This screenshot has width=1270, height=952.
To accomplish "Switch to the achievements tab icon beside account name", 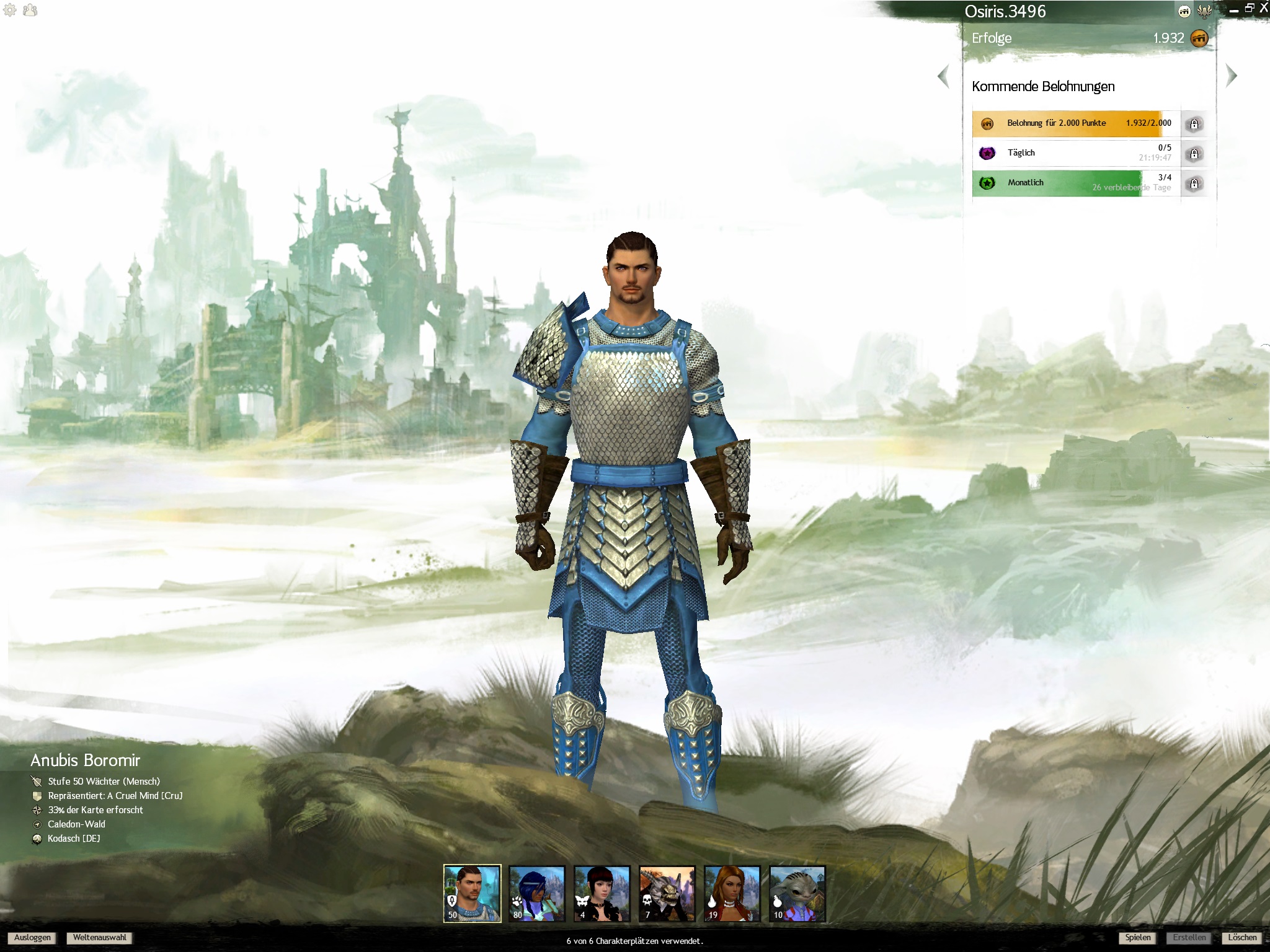I will tap(1184, 11).
